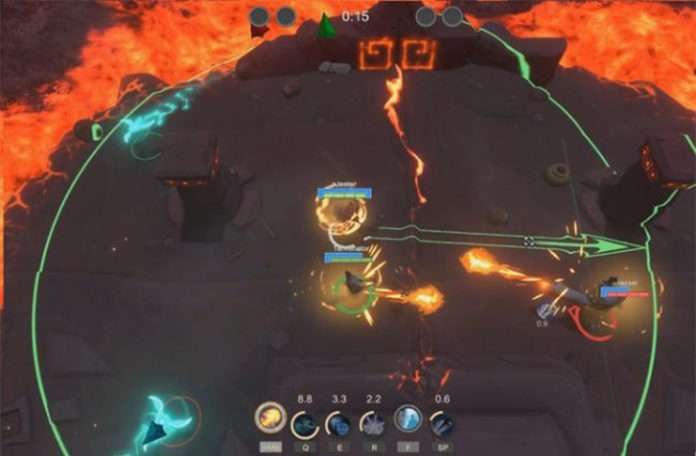696x456 pixels.
Task: Activate the ready light-blue F ability
Action: tap(407, 419)
